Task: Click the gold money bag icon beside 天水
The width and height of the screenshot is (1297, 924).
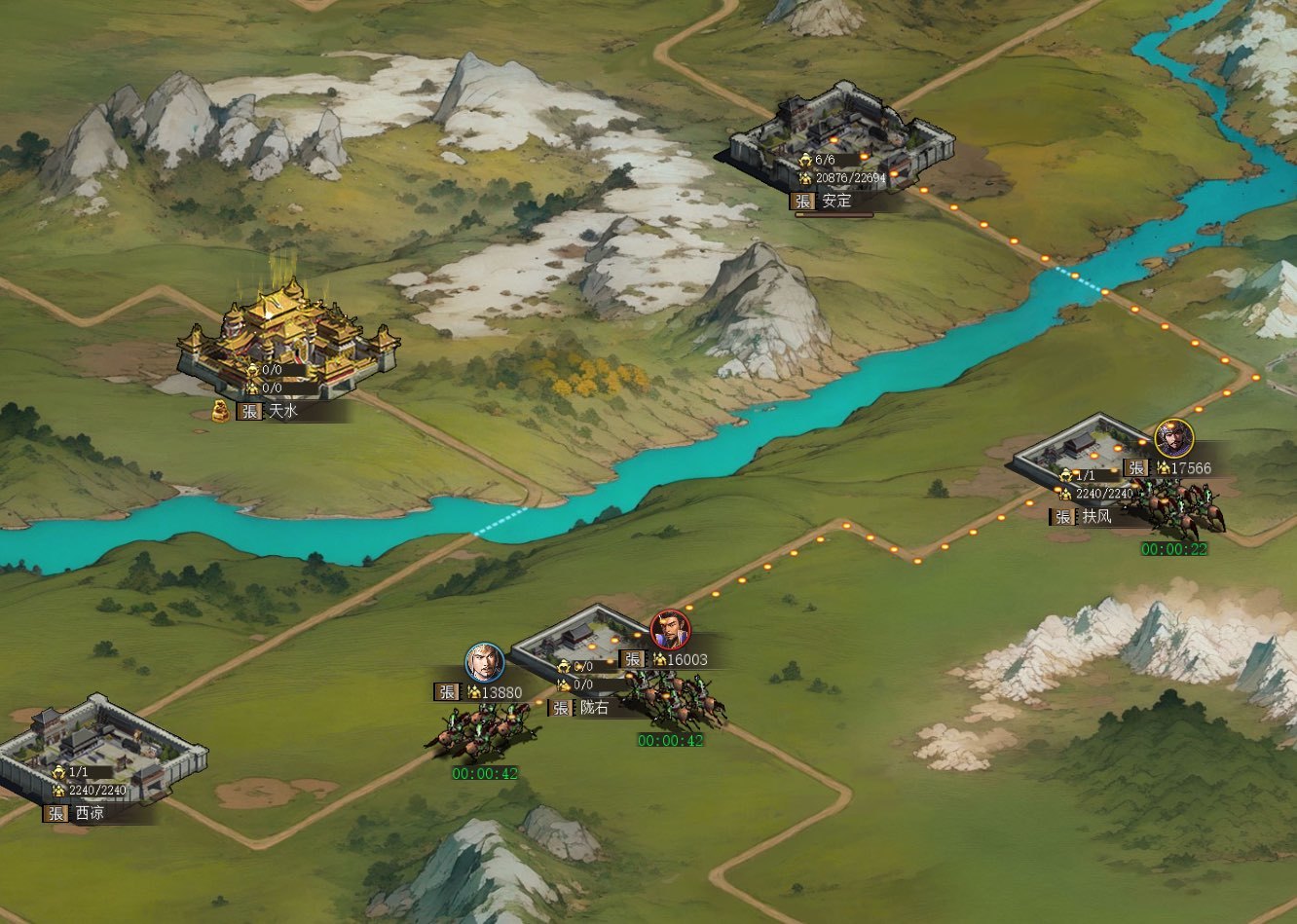Action: [x=221, y=411]
